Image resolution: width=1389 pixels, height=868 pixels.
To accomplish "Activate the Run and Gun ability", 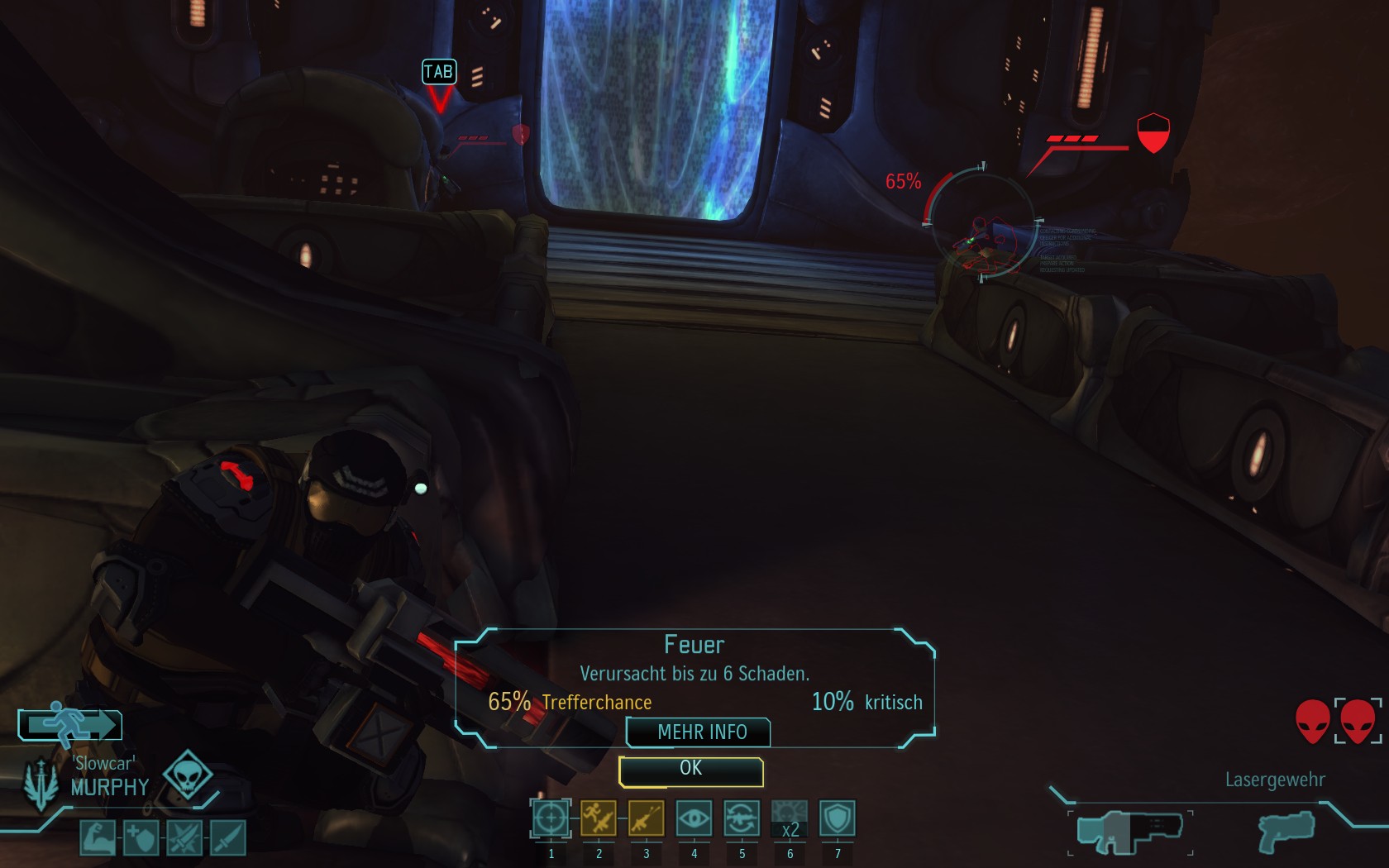I will point(599,819).
